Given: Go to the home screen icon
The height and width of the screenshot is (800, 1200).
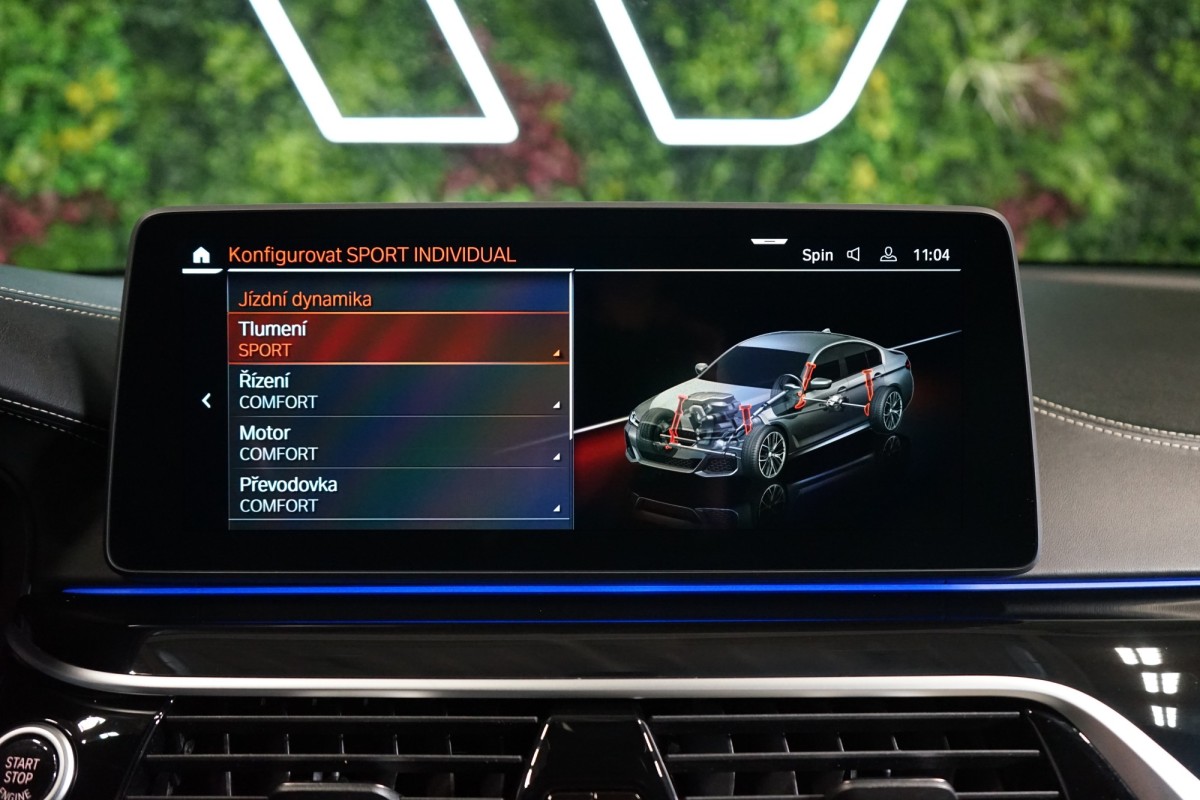Looking at the screenshot, I should [201, 255].
